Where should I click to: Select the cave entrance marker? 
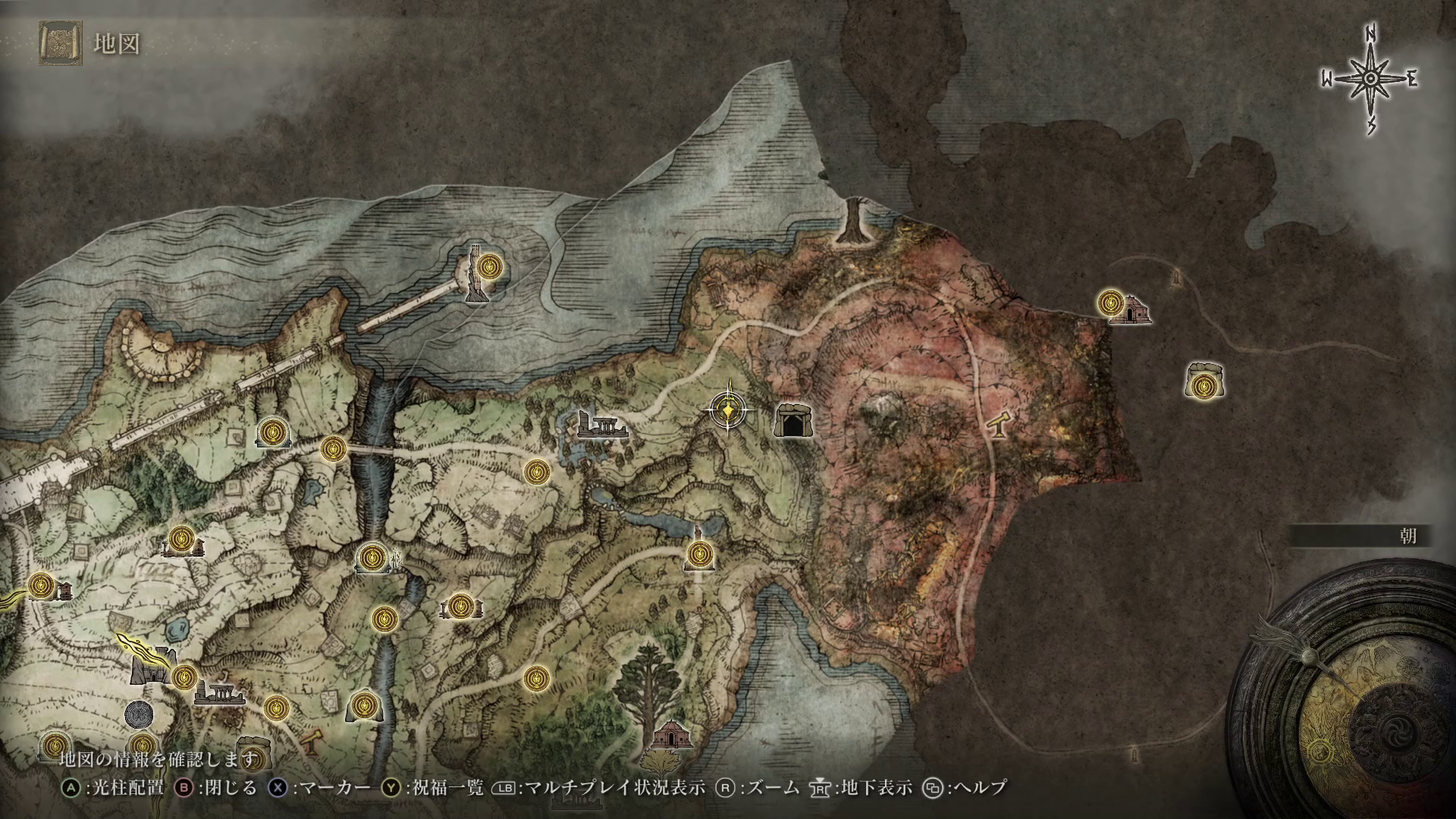792,421
